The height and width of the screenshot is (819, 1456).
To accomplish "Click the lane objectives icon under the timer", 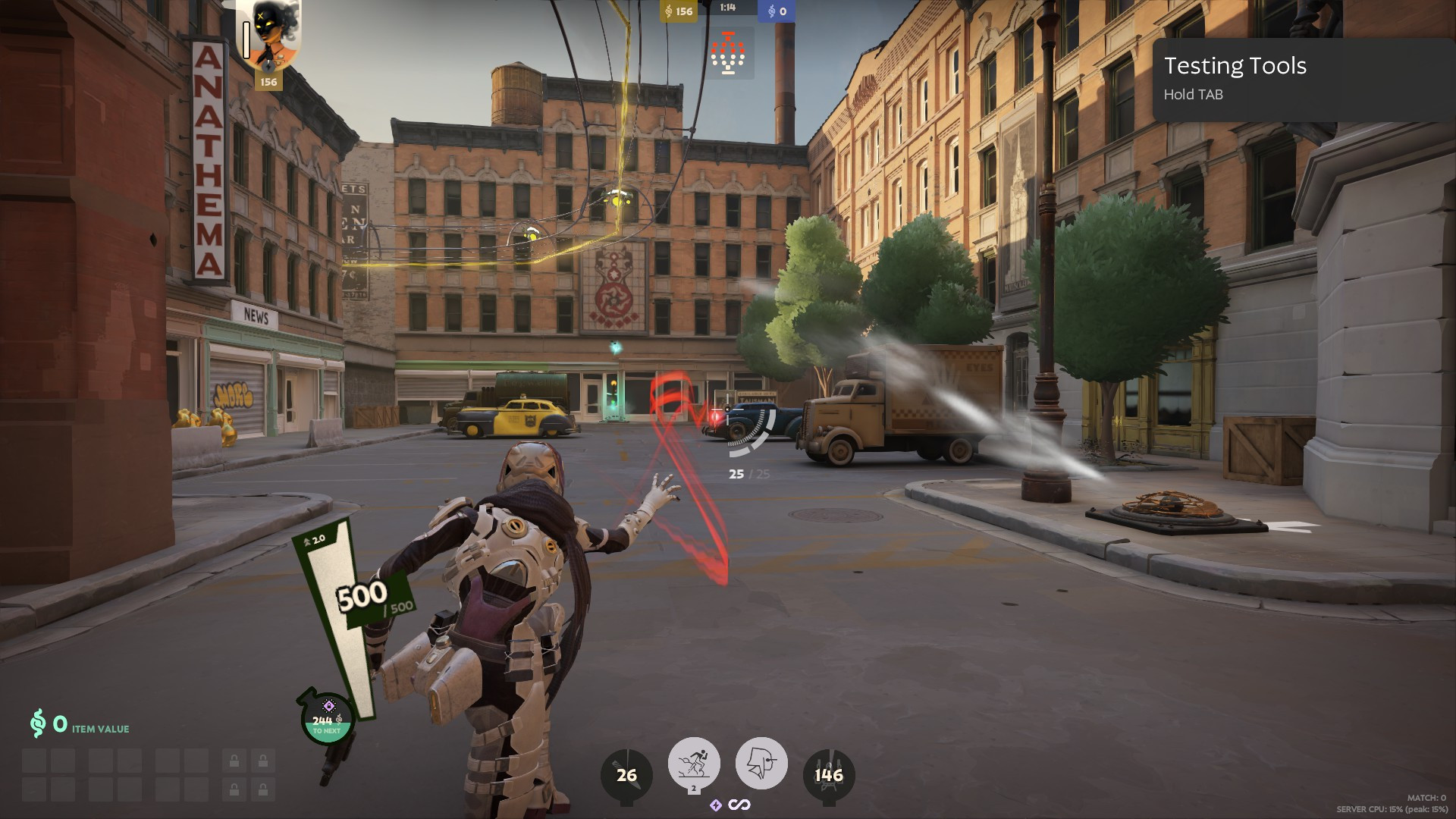I will point(728,54).
